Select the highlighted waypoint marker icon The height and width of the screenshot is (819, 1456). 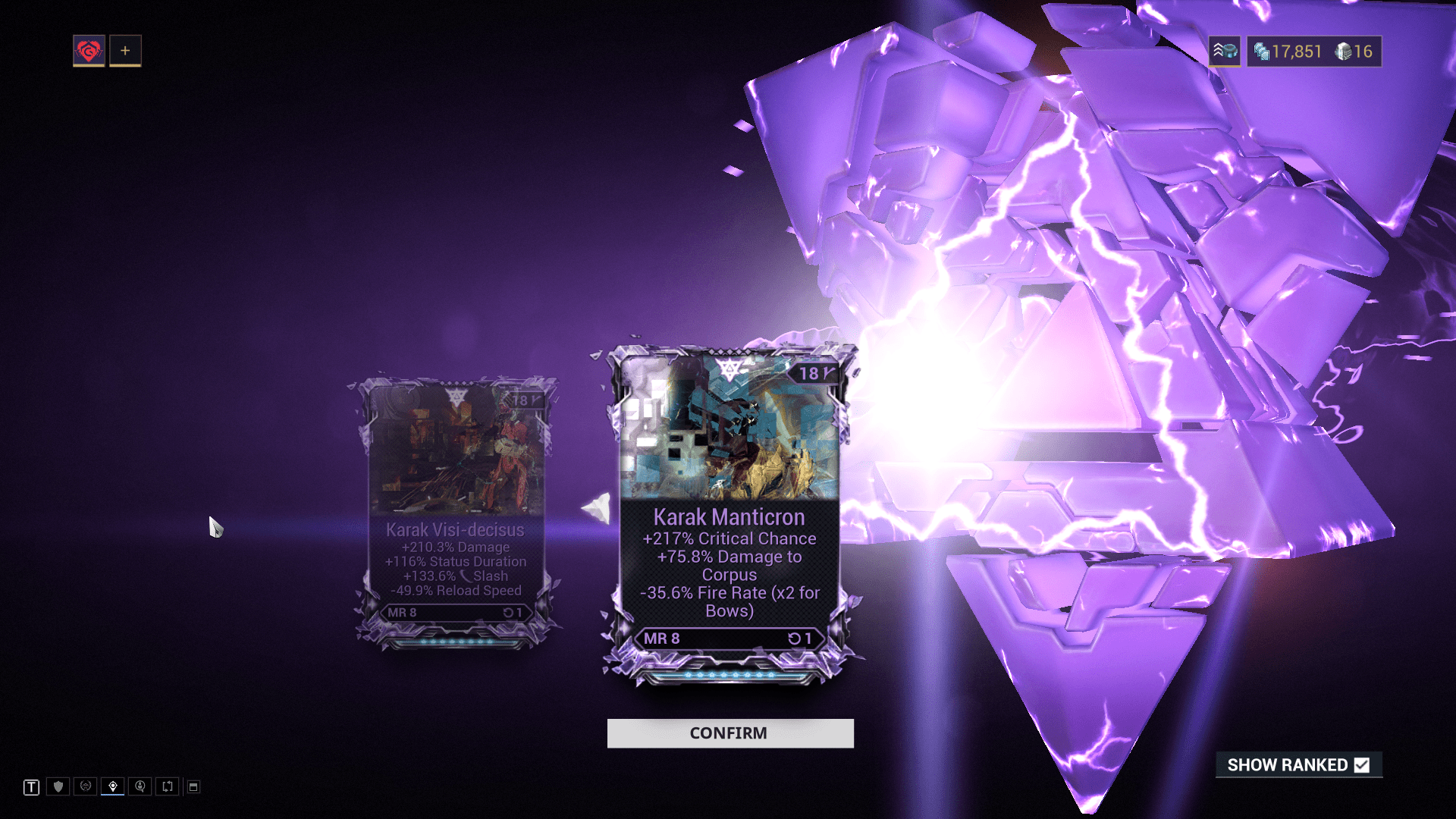click(112, 786)
